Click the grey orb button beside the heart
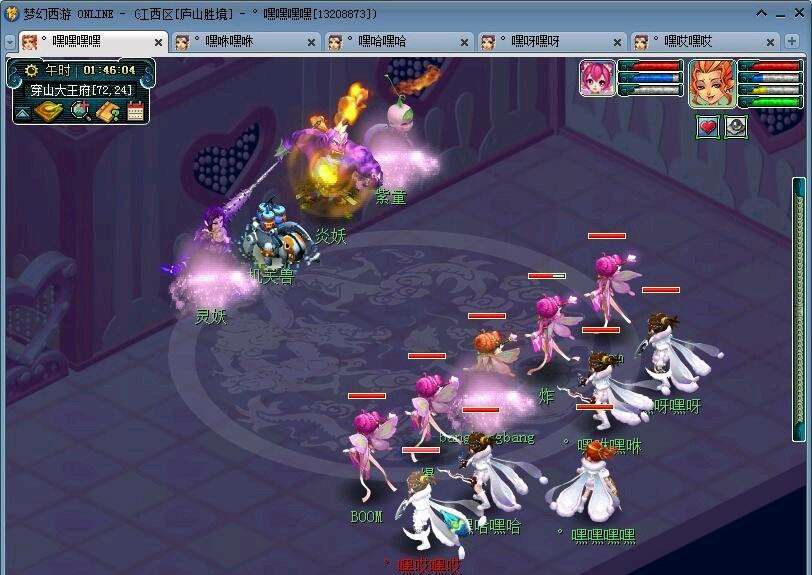The width and height of the screenshot is (812, 575). point(736,127)
